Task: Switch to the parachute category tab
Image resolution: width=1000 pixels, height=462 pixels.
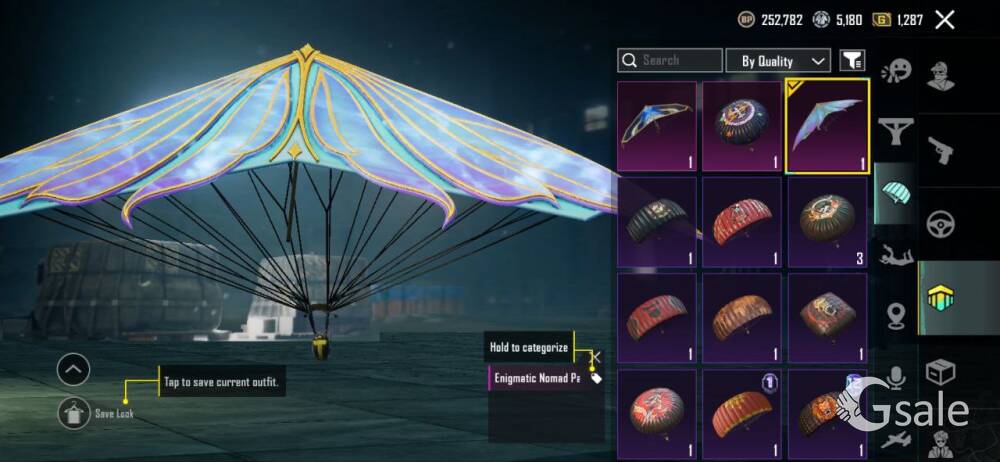Action: 897,191
